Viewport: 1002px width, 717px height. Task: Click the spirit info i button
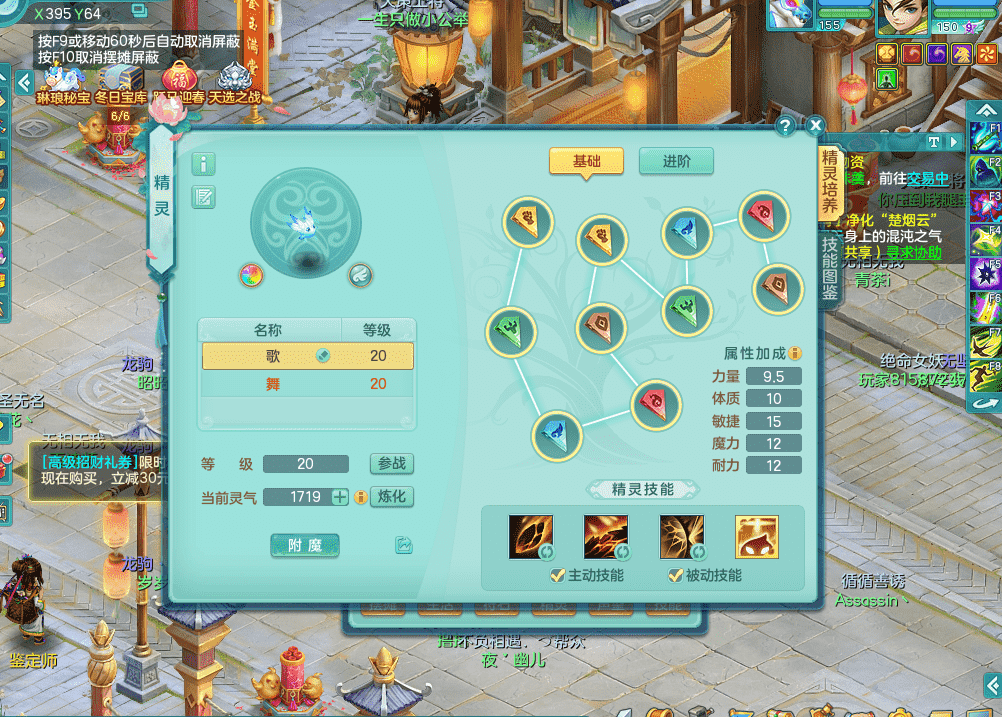[x=203, y=164]
